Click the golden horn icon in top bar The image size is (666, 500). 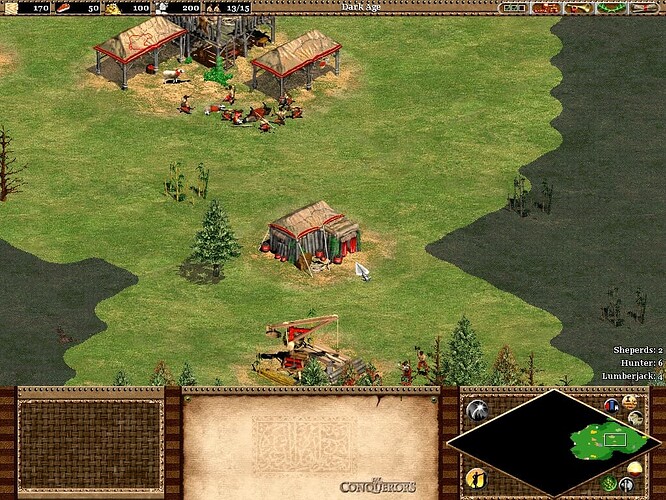[577, 8]
